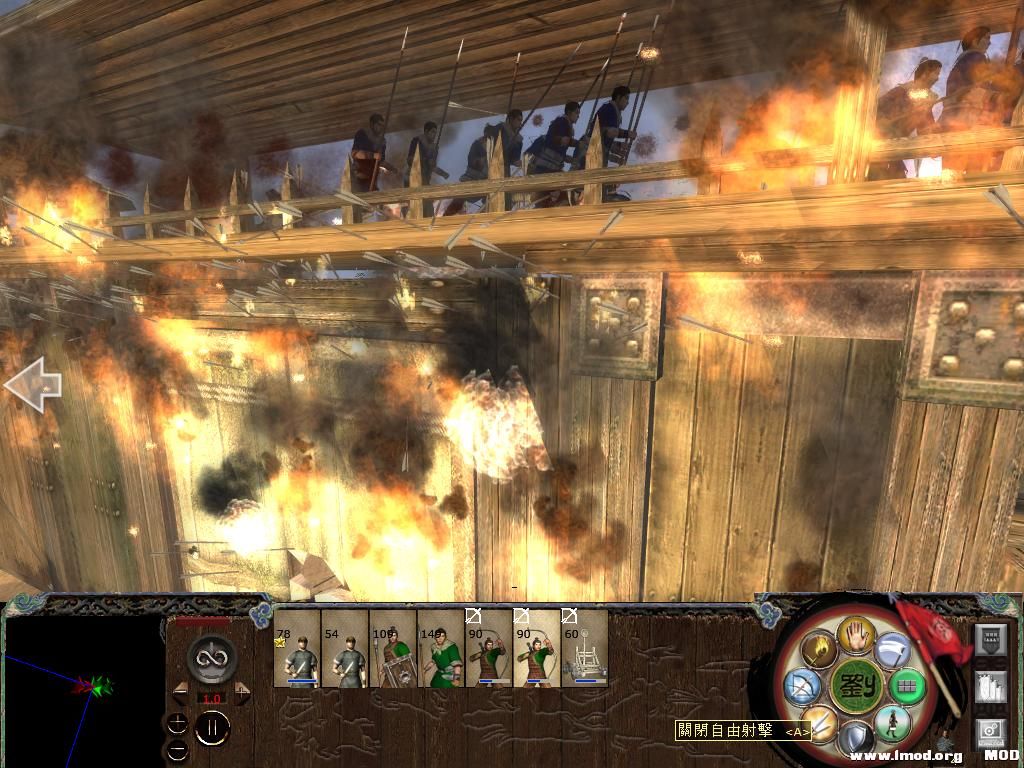Click the central green faction emblem
1024x768 pixels.
click(855, 686)
